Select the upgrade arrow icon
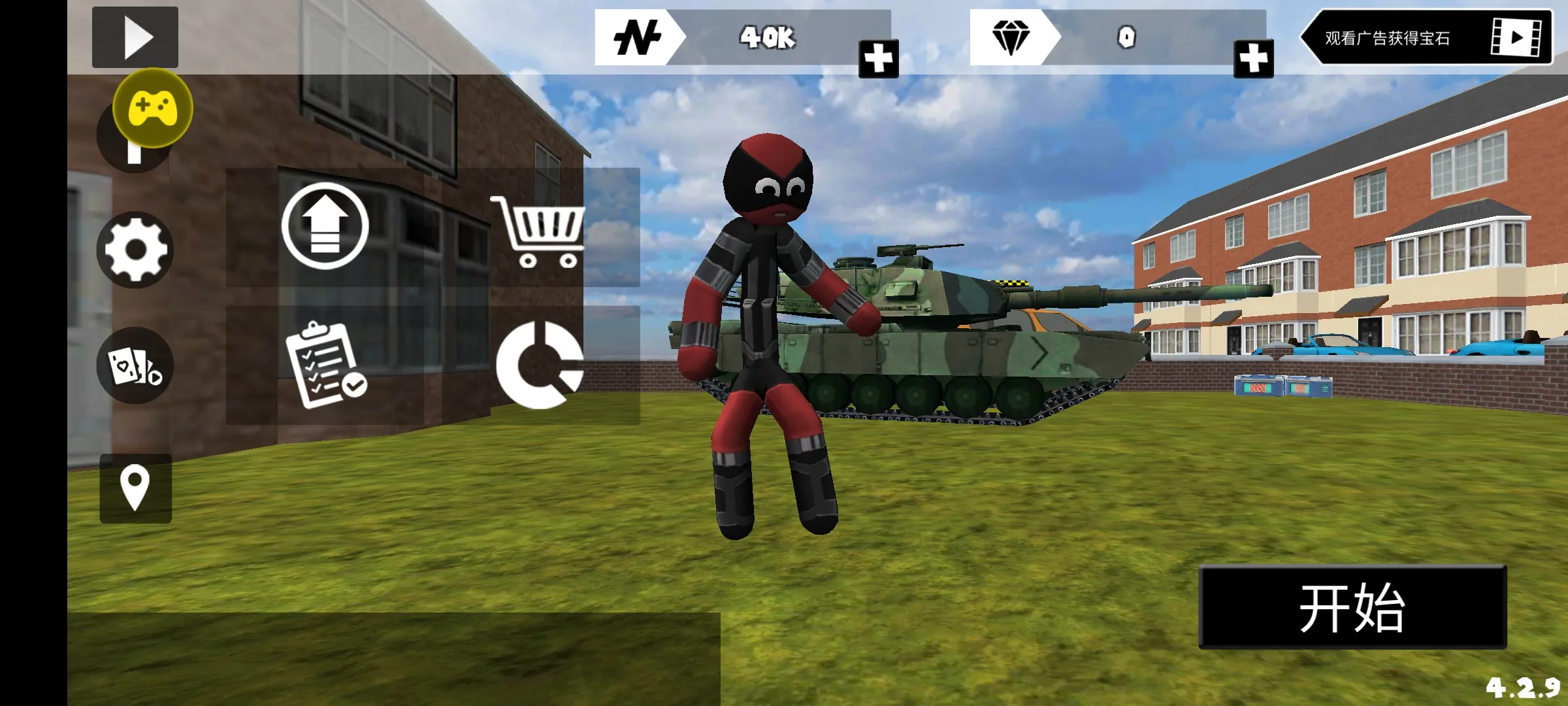Viewport: 1568px width, 706px height. pos(325,226)
